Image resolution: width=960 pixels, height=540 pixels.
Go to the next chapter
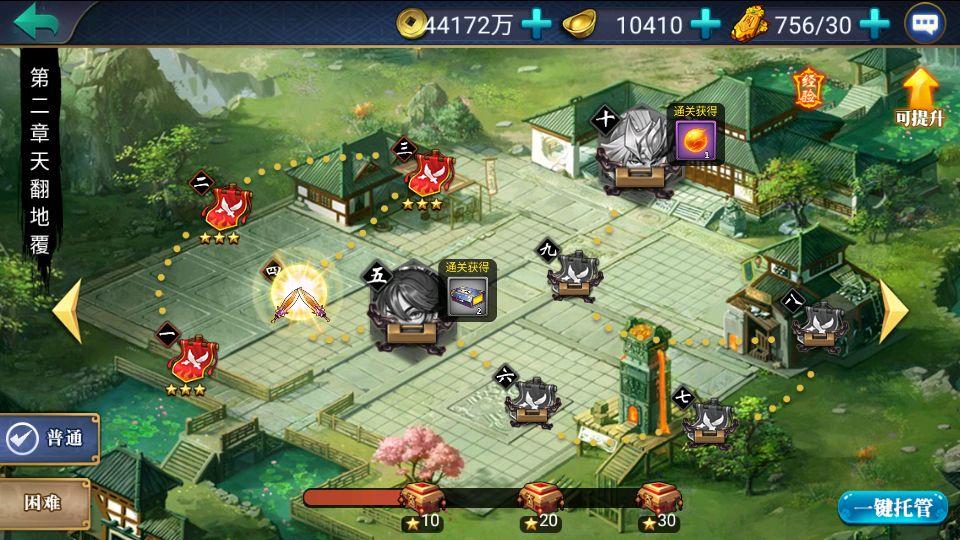click(892, 312)
